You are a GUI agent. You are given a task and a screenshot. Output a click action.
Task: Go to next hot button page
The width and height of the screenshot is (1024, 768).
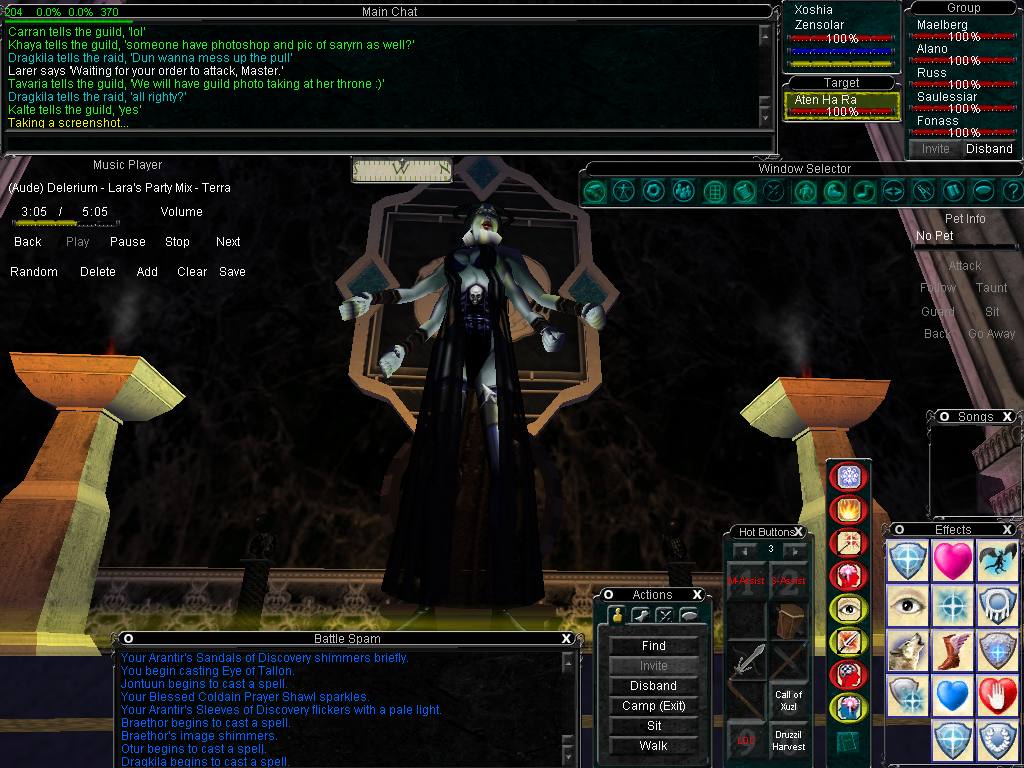(x=795, y=550)
